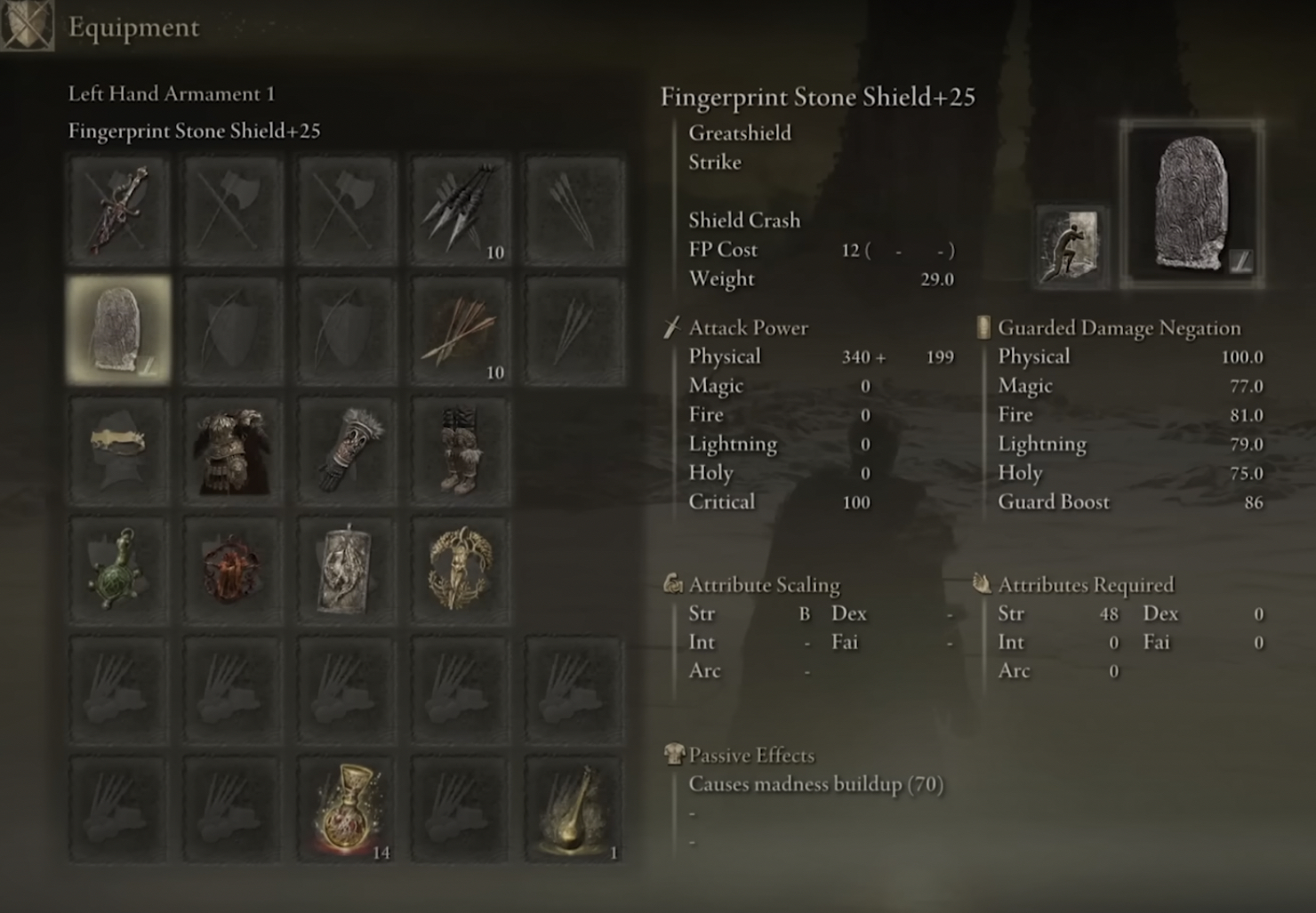Select the fur leg armor slot
This screenshot has height=913, width=1316.
(x=460, y=450)
